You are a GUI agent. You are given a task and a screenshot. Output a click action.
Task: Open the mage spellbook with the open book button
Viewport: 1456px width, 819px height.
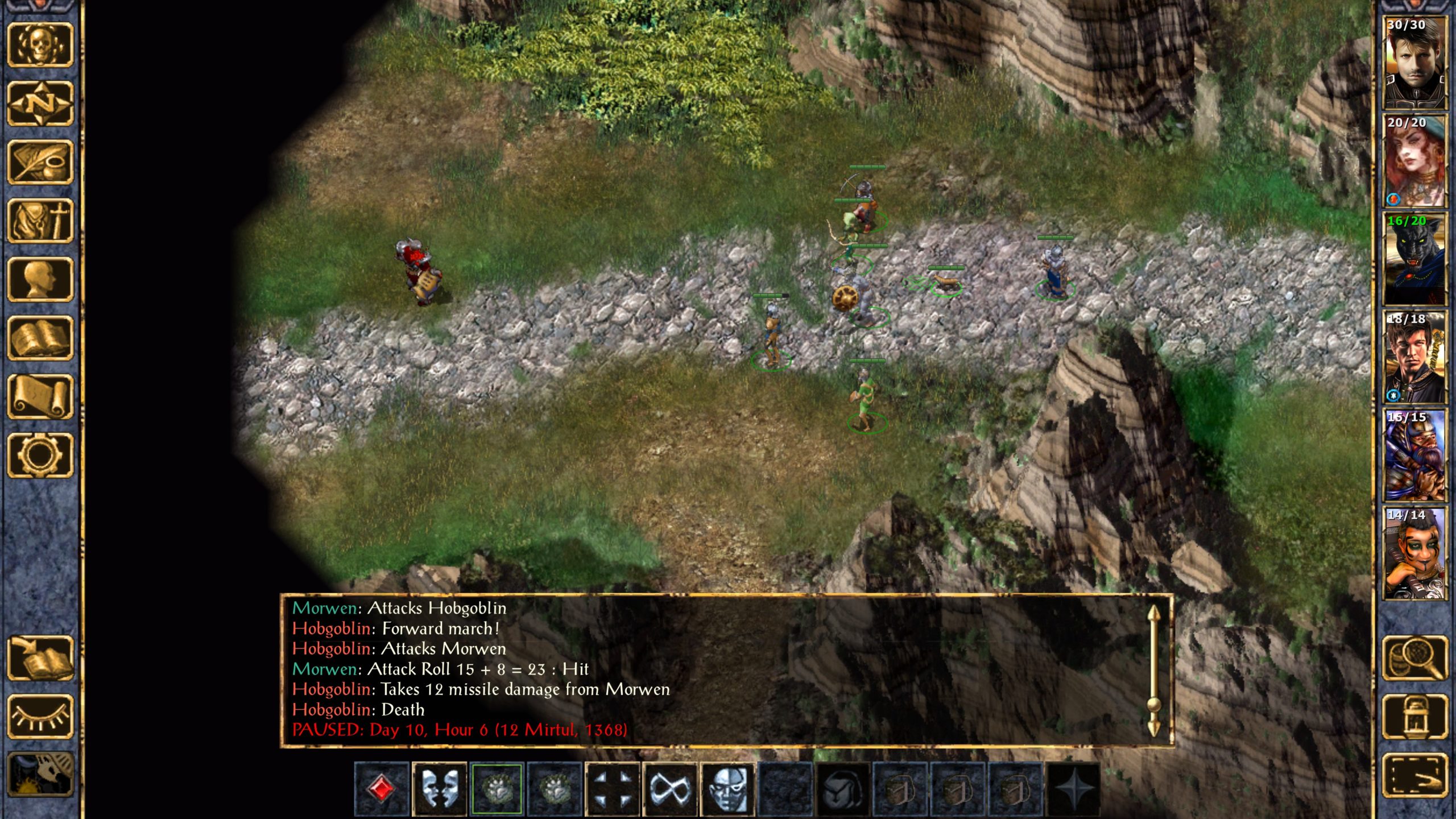tap(40, 338)
